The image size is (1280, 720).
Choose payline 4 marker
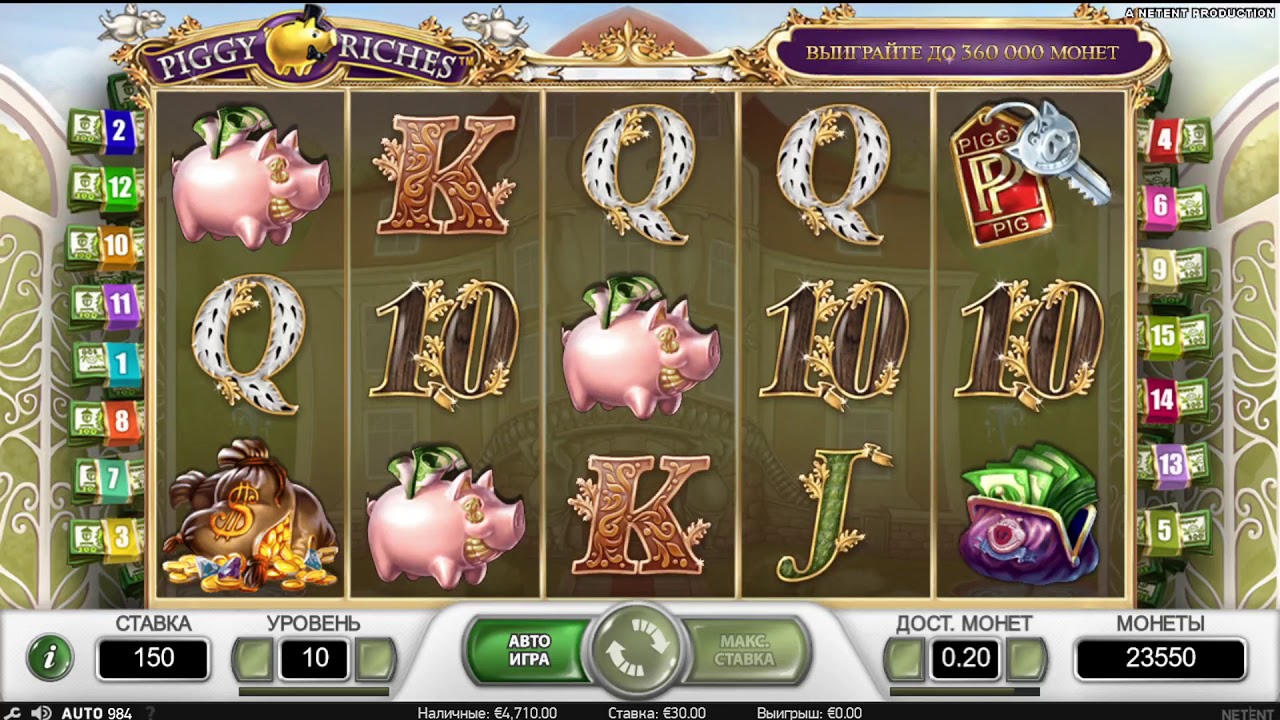(x=1163, y=140)
